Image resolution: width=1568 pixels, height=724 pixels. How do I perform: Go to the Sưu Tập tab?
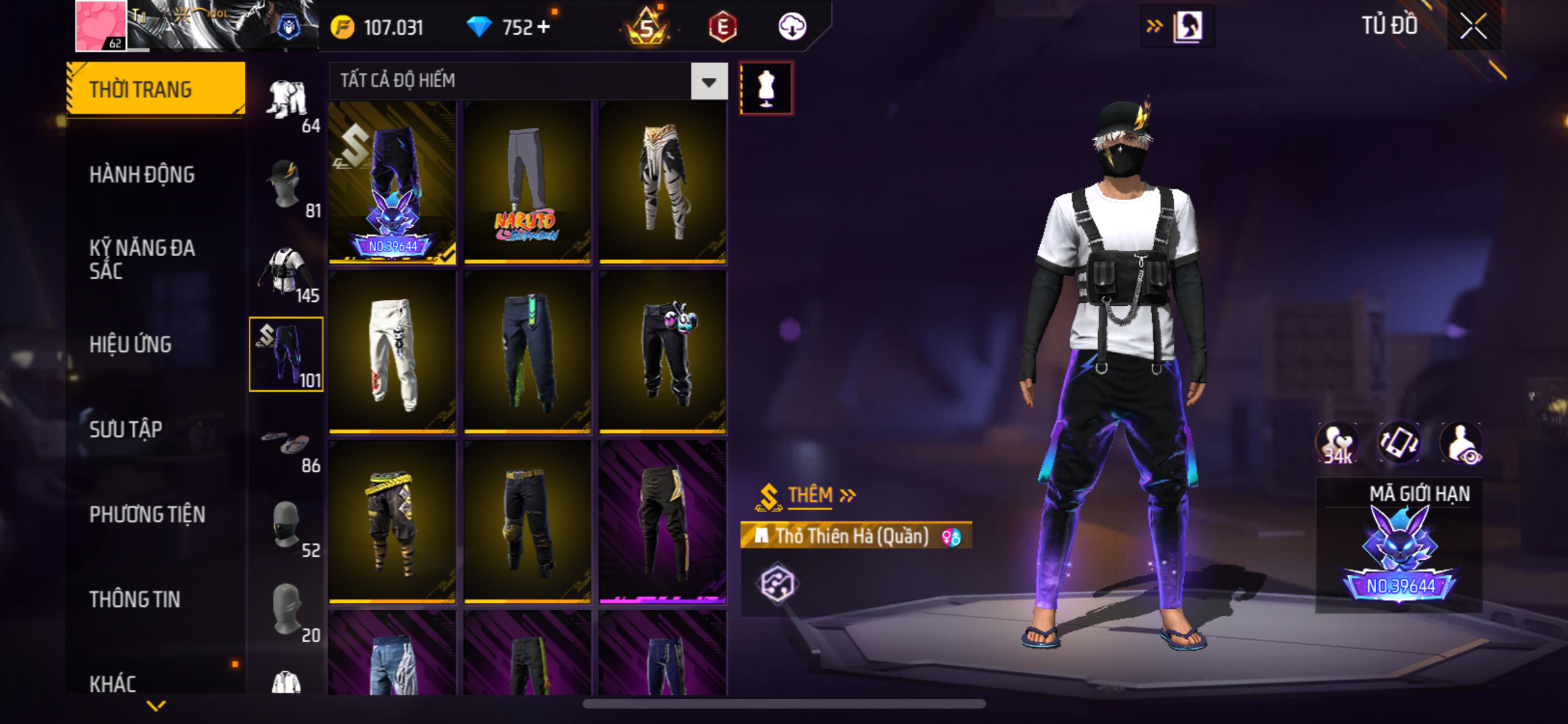pyautogui.click(x=126, y=429)
